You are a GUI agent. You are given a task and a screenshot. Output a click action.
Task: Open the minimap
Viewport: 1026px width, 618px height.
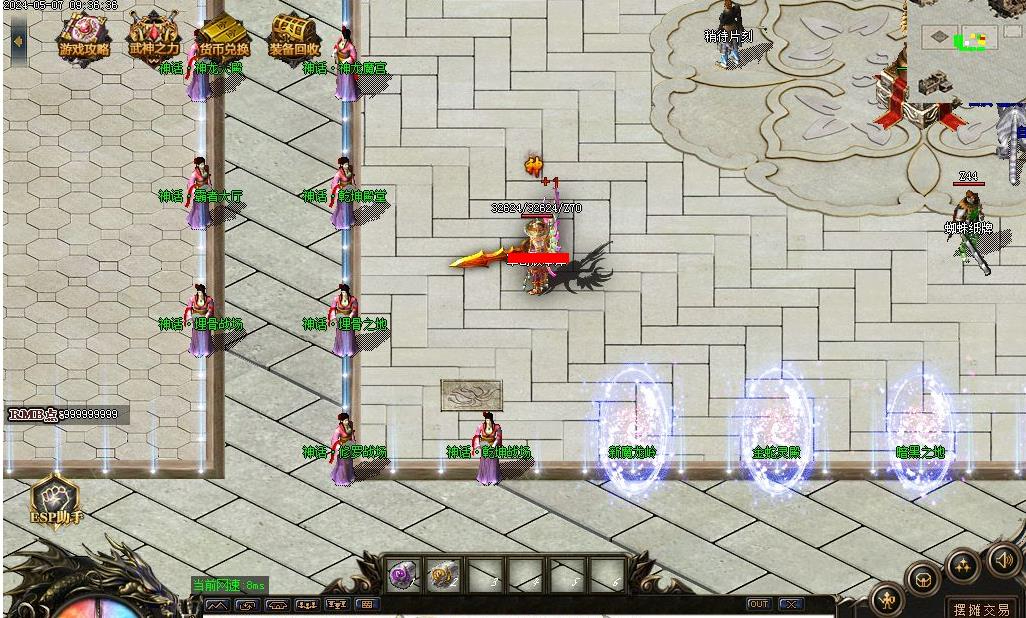coord(964,50)
